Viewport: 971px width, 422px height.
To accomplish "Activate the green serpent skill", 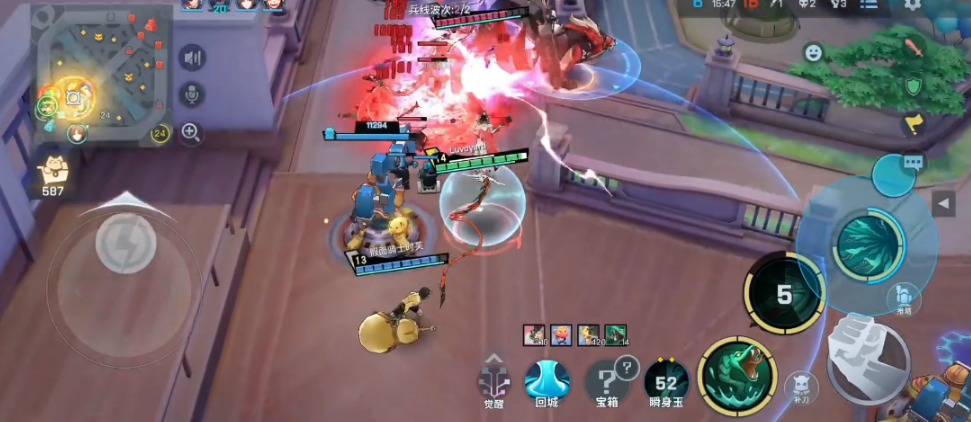I will pyautogui.click(x=738, y=376).
